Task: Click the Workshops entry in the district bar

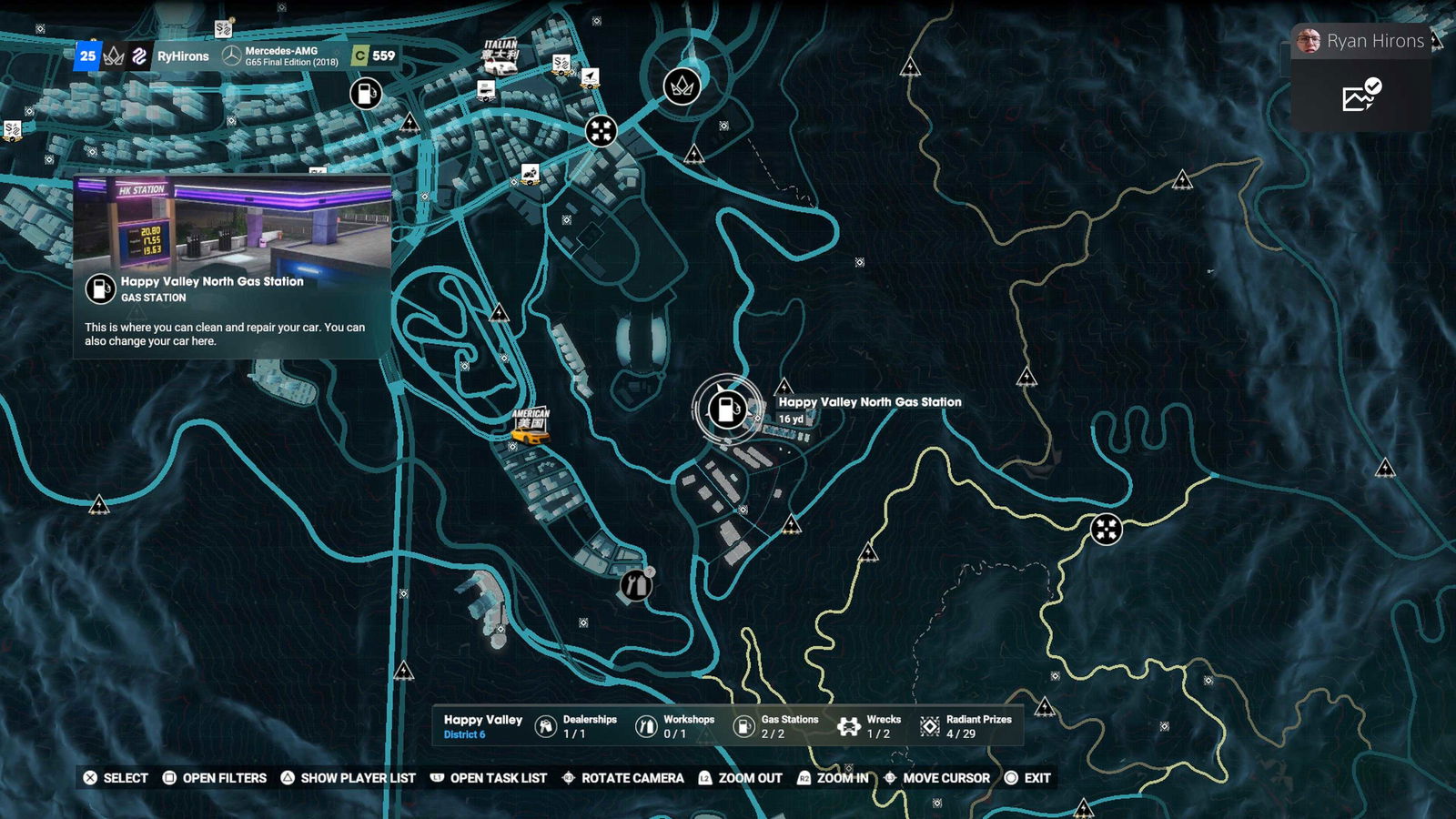Action: 675,726
